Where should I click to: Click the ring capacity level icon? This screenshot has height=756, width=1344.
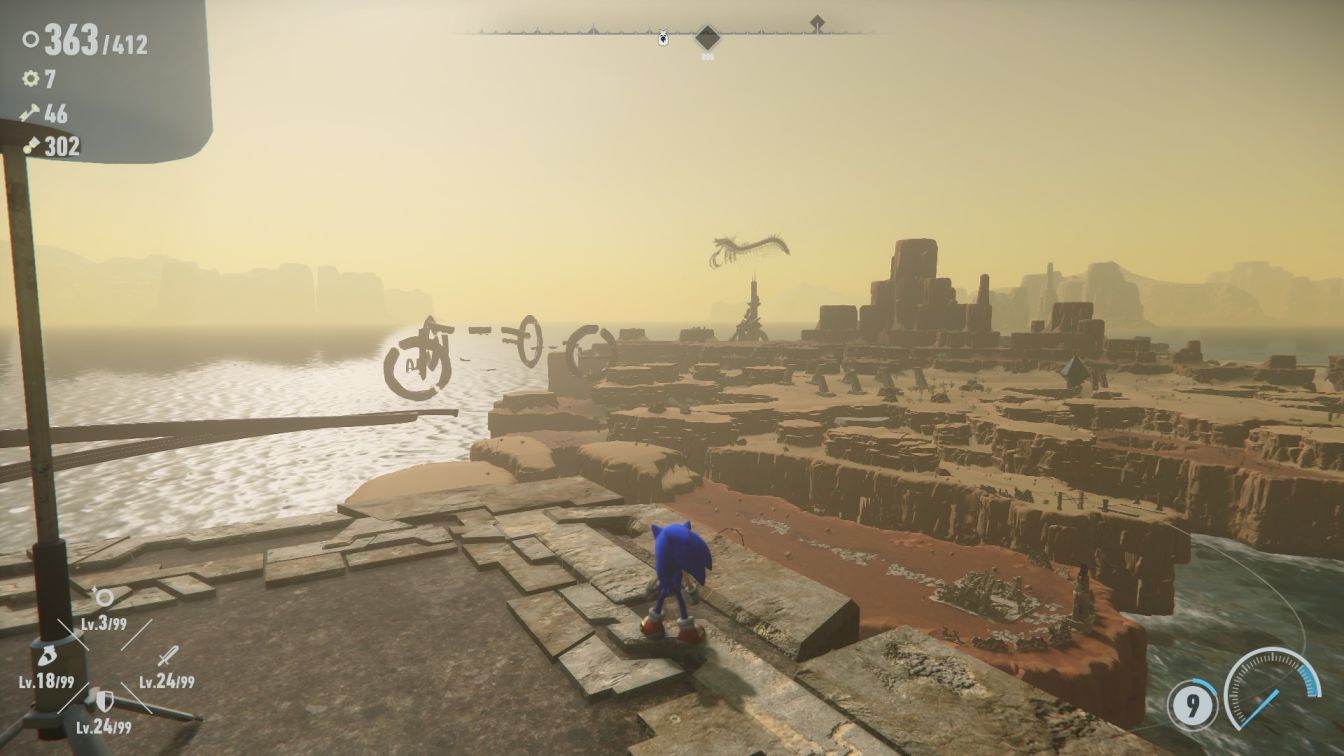[102, 597]
